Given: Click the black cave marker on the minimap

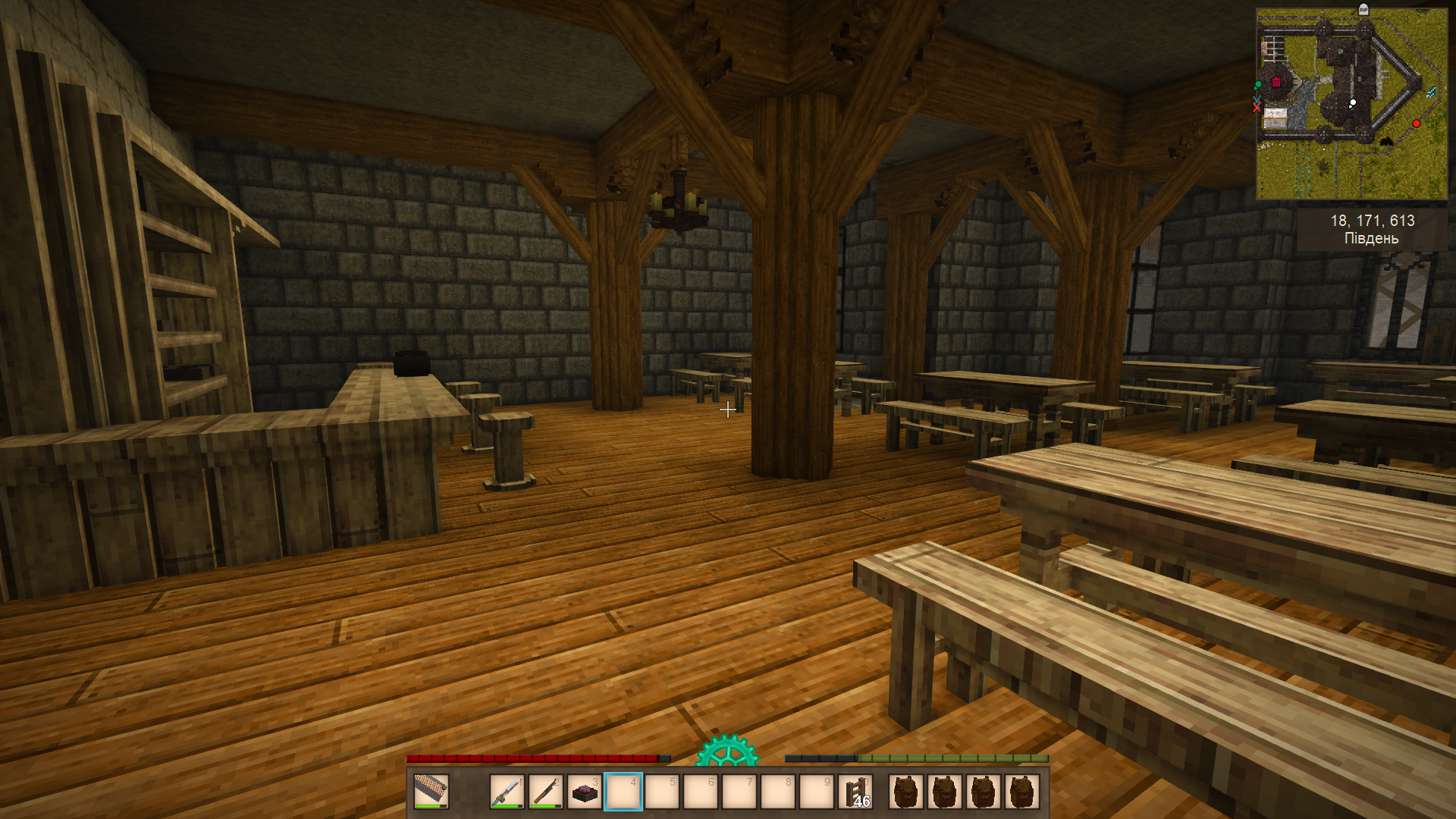Looking at the screenshot, I should click(x=1385, y=140).
